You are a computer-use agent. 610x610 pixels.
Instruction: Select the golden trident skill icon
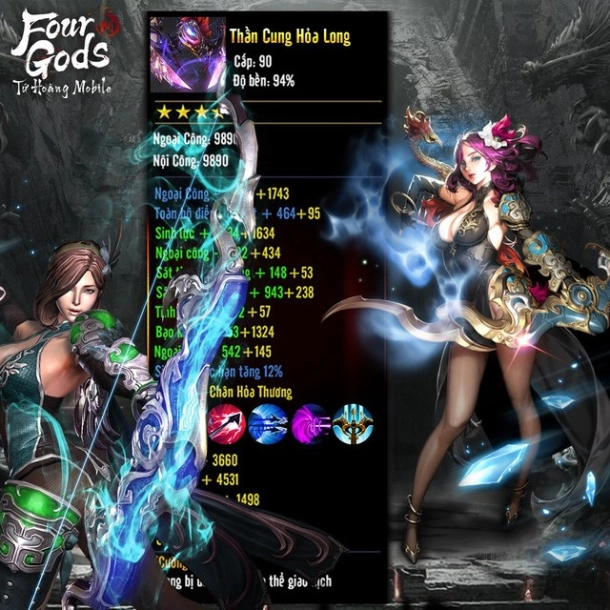352,422
